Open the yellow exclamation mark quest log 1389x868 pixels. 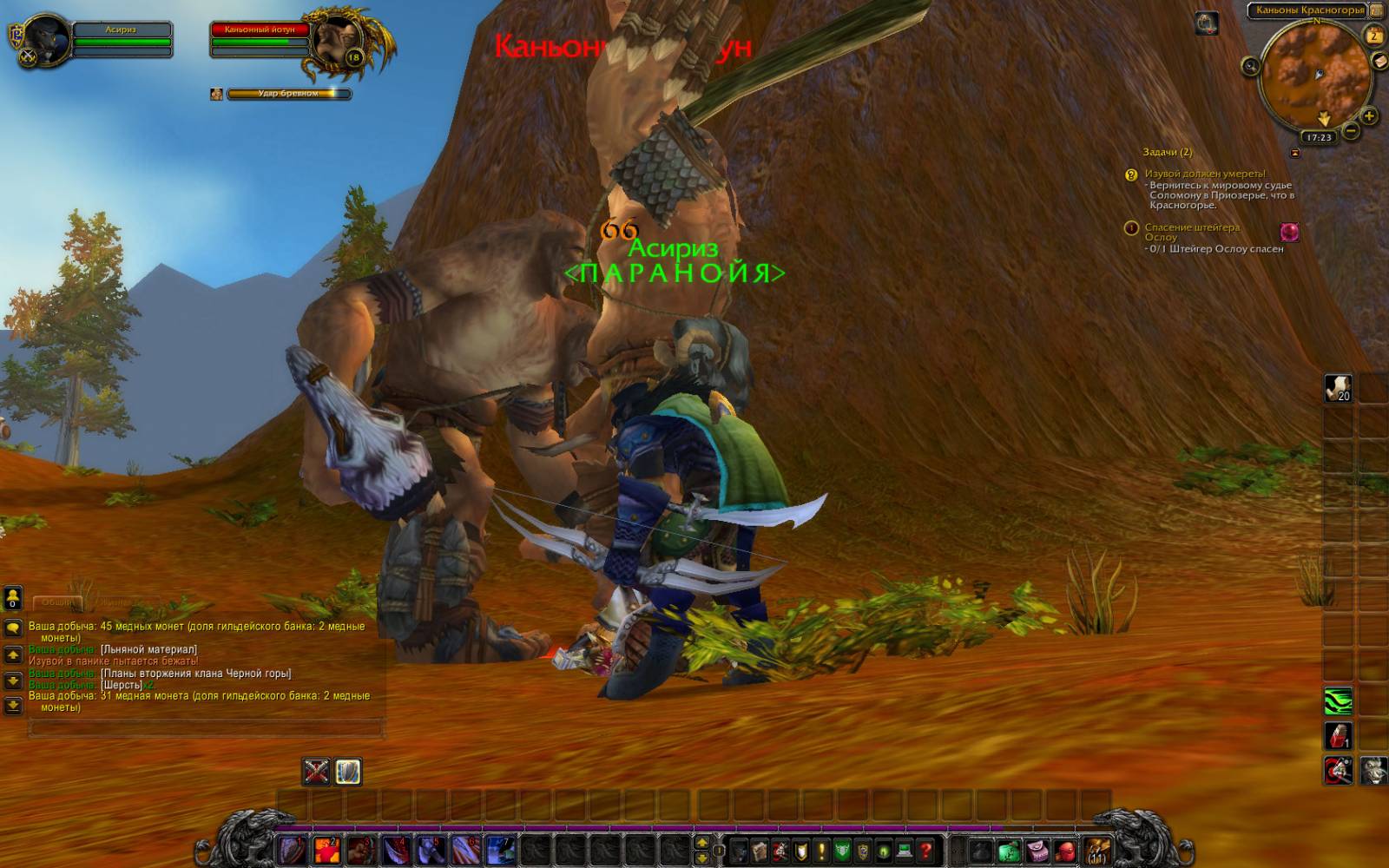click(x=821, y=851)
